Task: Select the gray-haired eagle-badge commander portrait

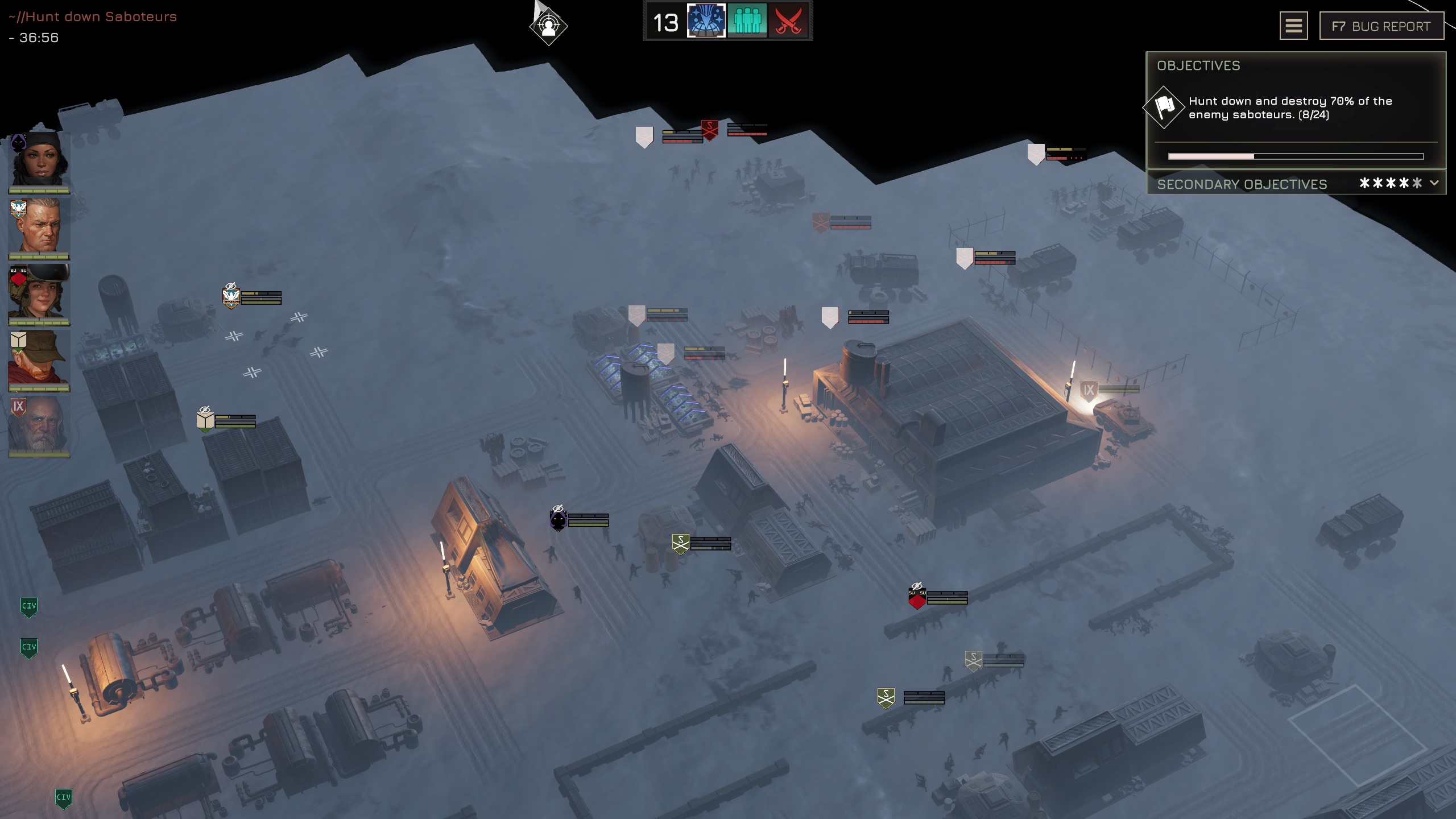Action: click(39, 227)
